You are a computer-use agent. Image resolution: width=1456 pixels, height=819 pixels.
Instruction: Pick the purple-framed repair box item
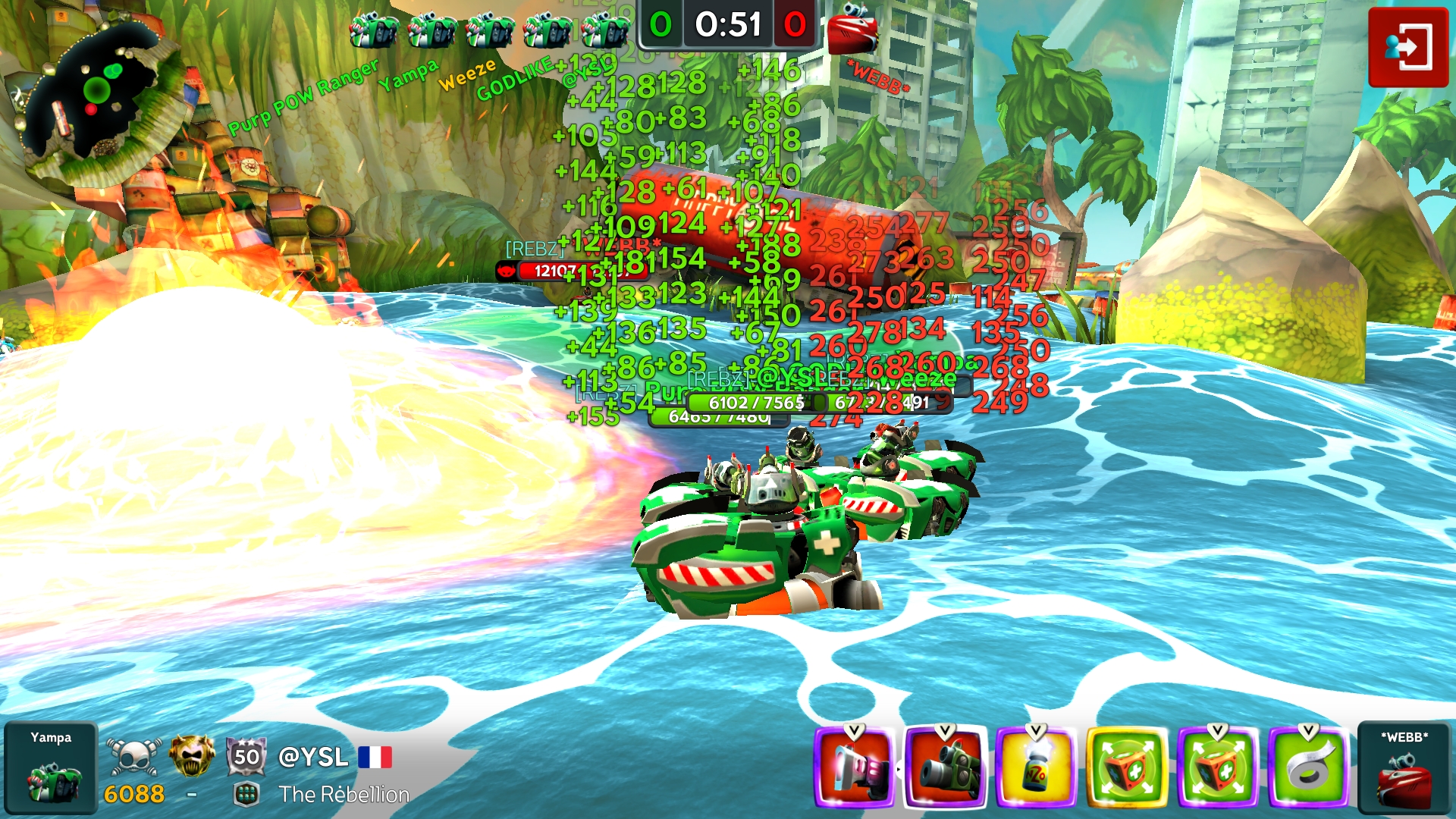pyautogui.click(x=1218, y=767)
